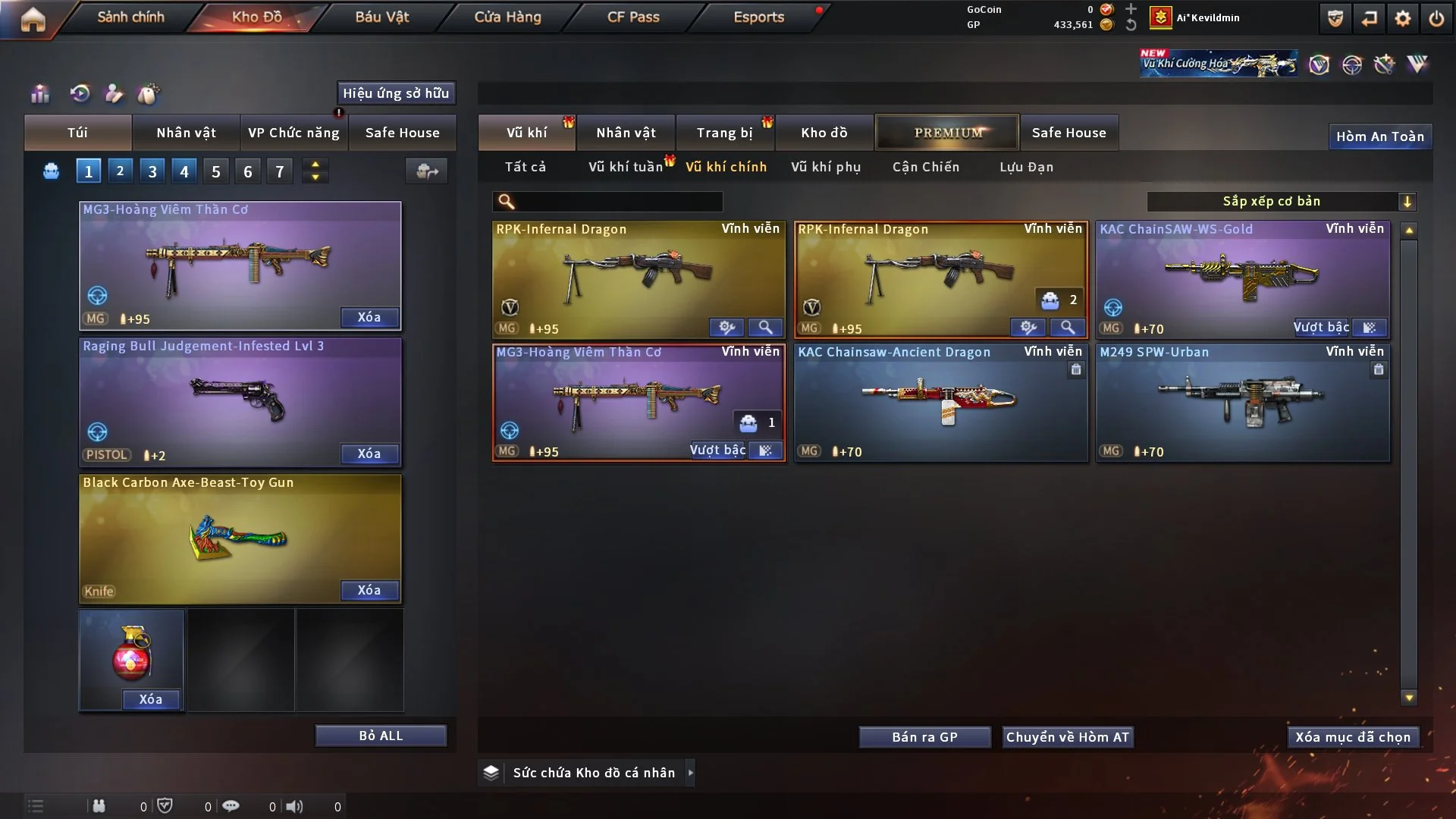Click the Bỏ ALL button
This screenshot has height=819, width=1456.
pos(381,736)
